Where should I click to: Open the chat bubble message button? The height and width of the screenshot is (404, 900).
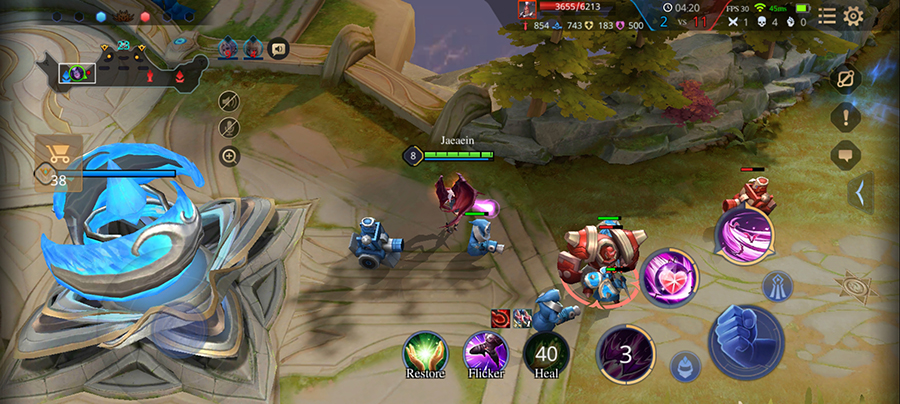pos(845,155)
